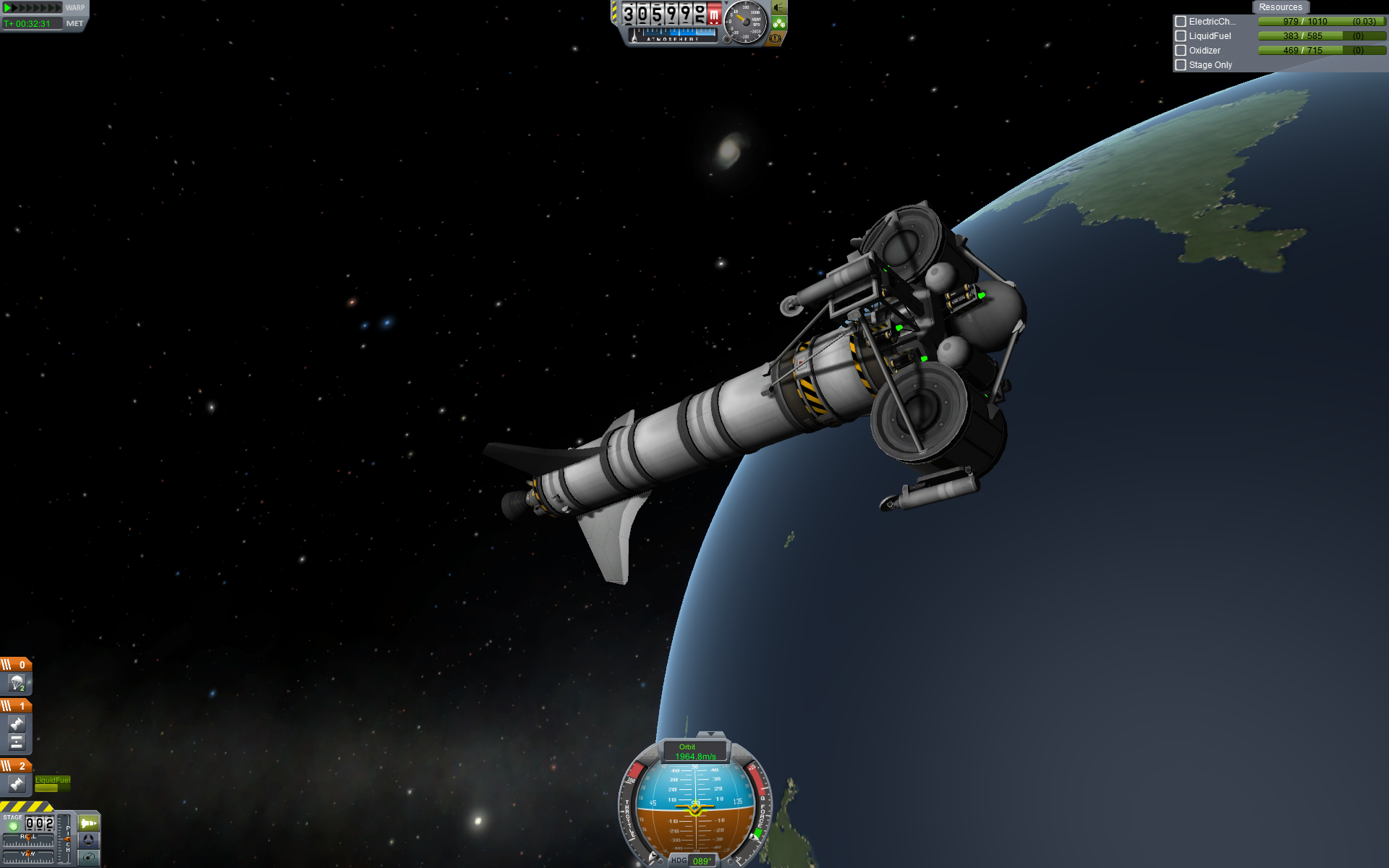Click the MET mission clock label
Screen dimensions: 1389x868
[x=75, y=24]
